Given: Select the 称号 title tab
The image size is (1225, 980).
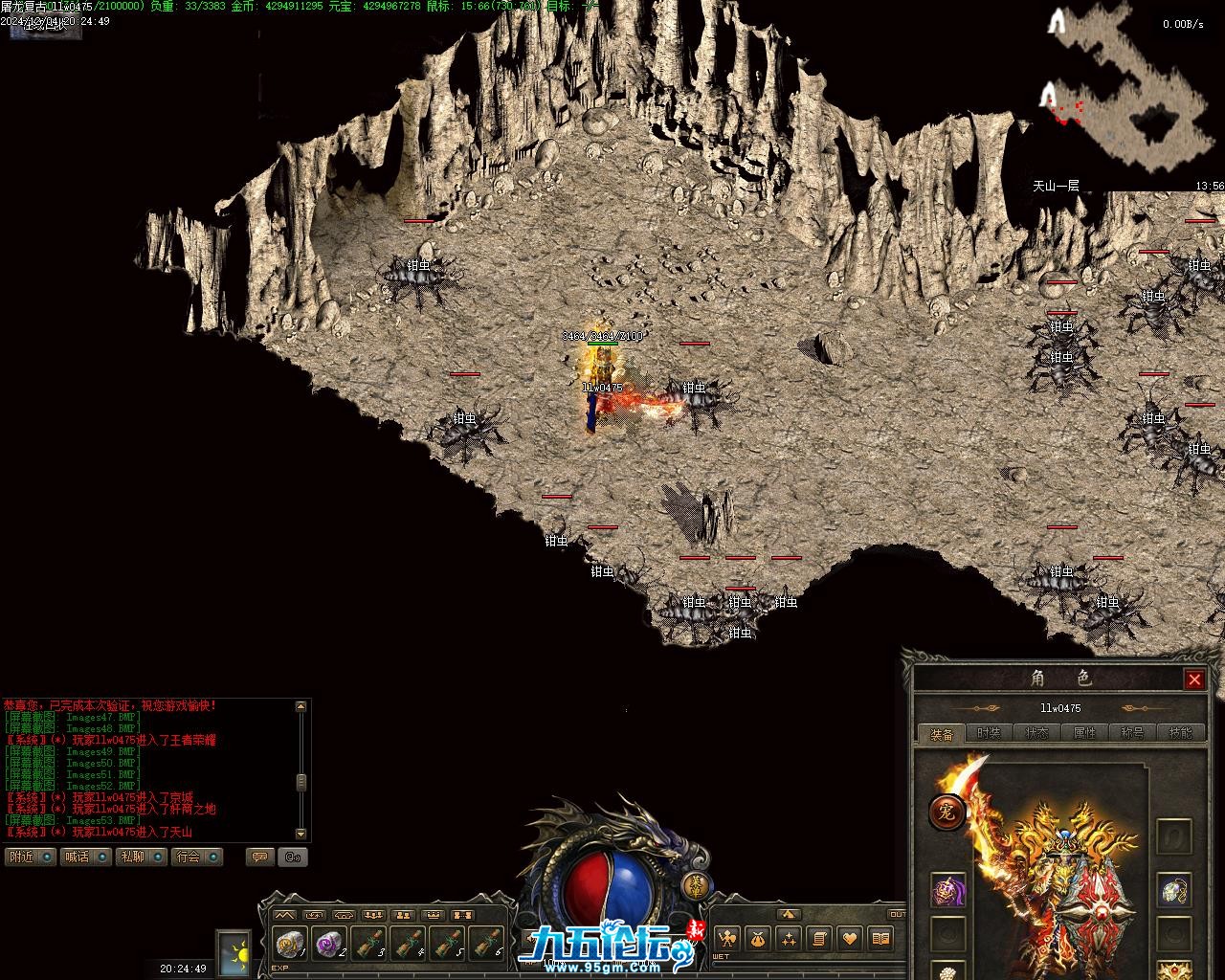Looking at the screenshot, I should (x=1132, y=733).
